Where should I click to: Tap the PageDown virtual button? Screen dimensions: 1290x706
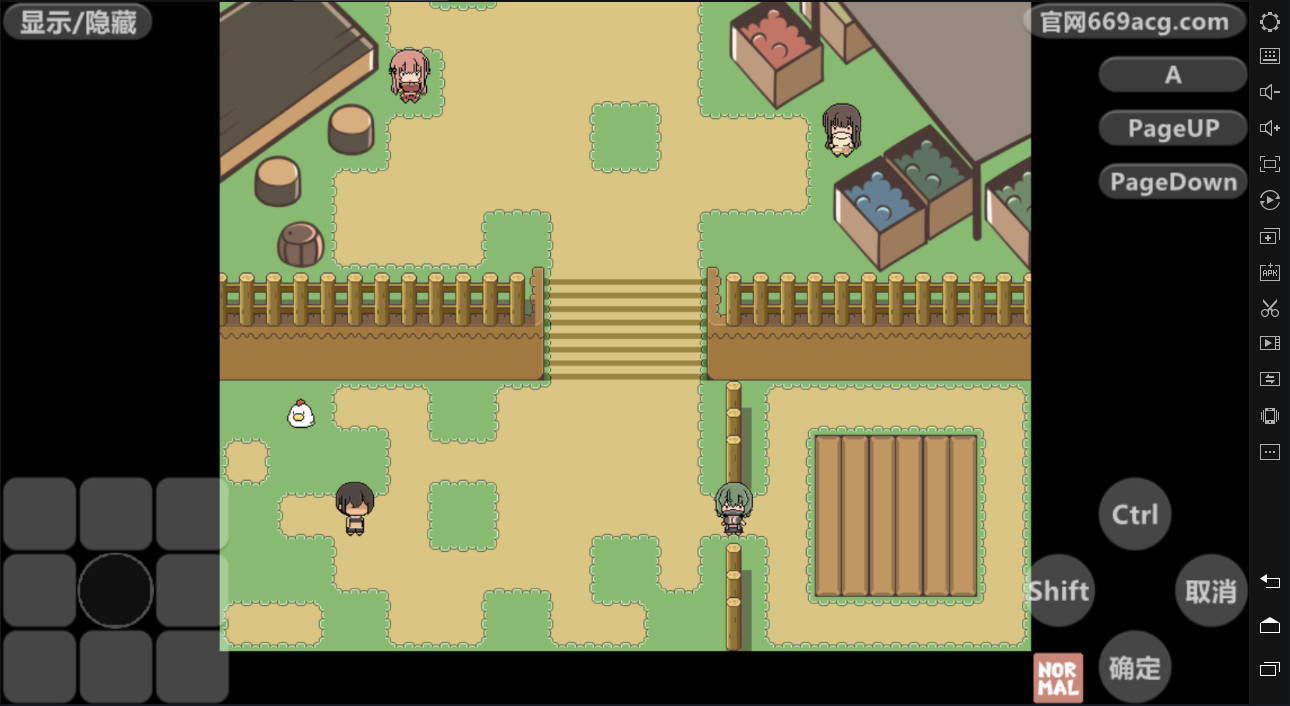click(x=1173, y=182)
